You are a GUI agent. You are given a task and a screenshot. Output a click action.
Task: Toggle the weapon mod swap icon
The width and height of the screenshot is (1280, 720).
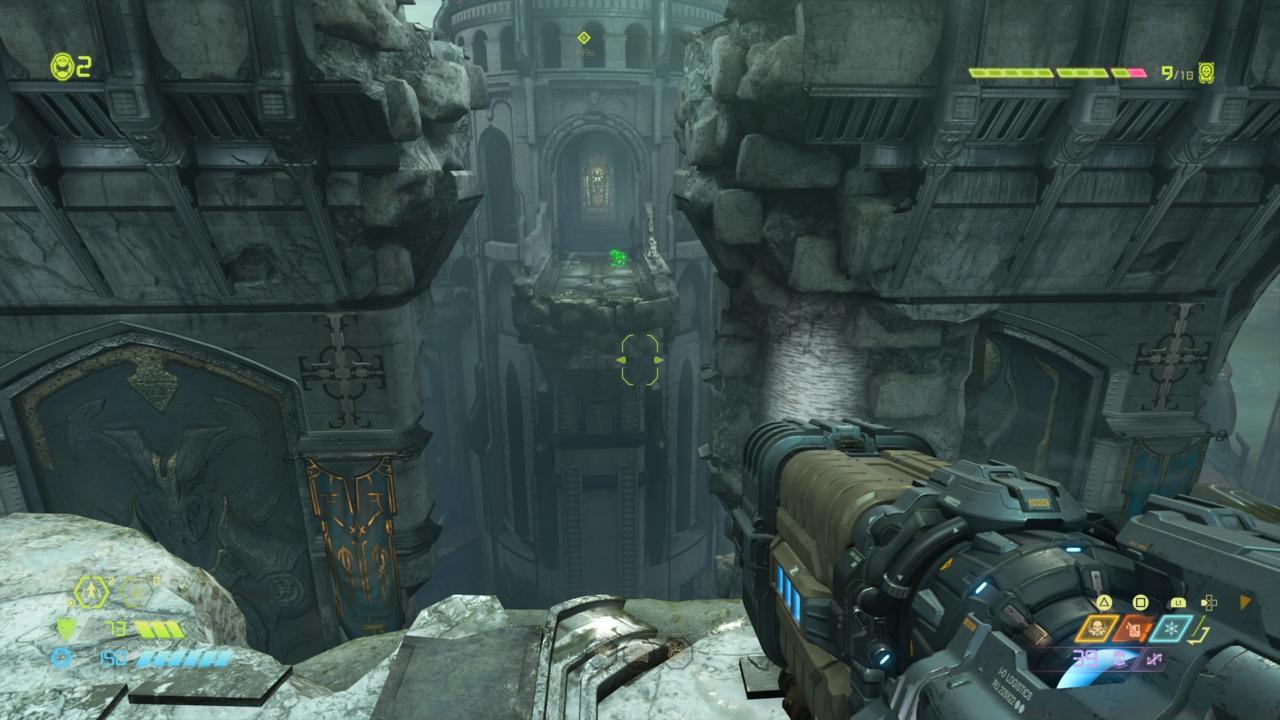pyautogui.click(x=1152, y=659)
